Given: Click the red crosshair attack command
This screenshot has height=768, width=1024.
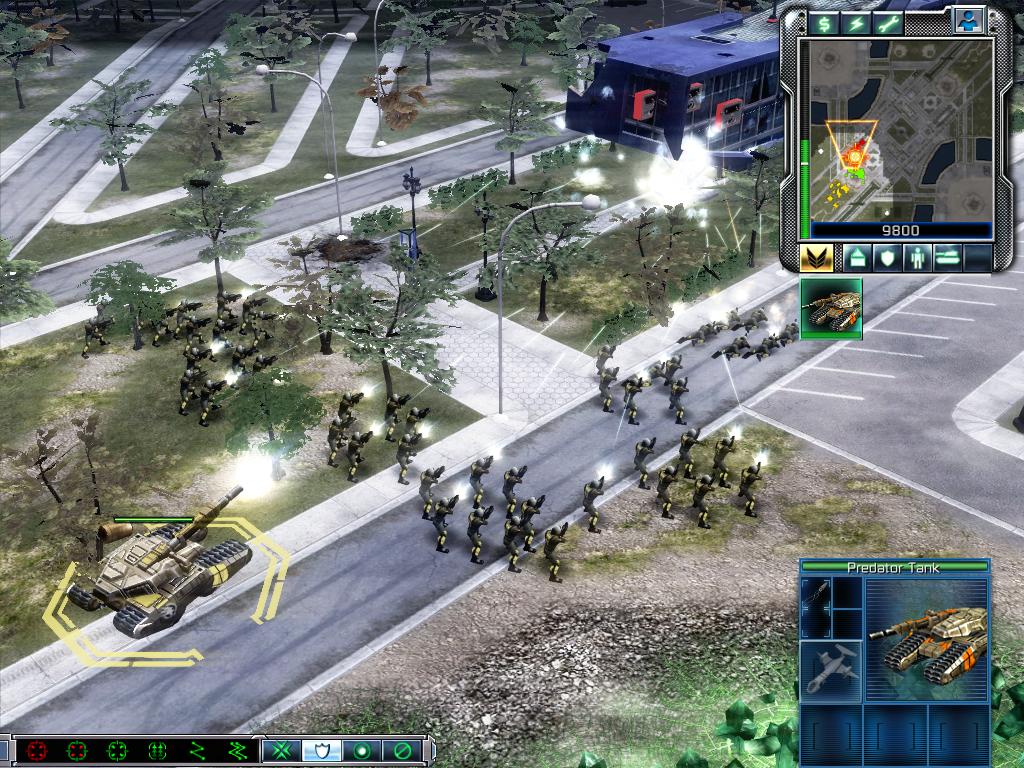Looking at the screenshot, I should tap(37, 750).
